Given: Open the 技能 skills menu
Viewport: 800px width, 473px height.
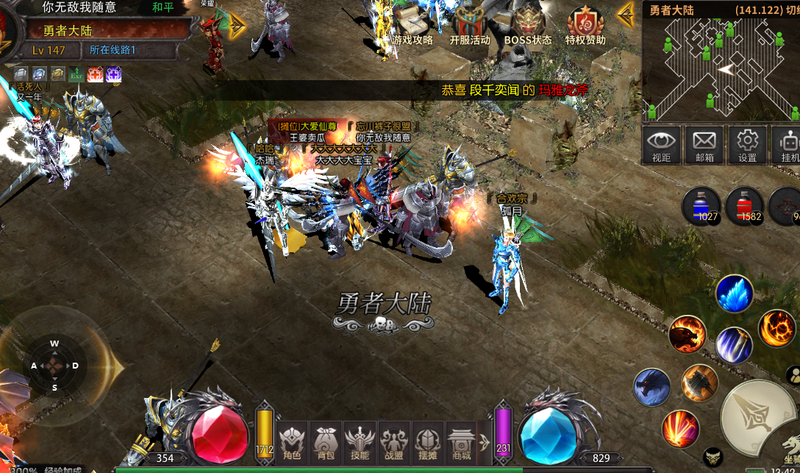Looking at the screenshot, I should point(359,440).
